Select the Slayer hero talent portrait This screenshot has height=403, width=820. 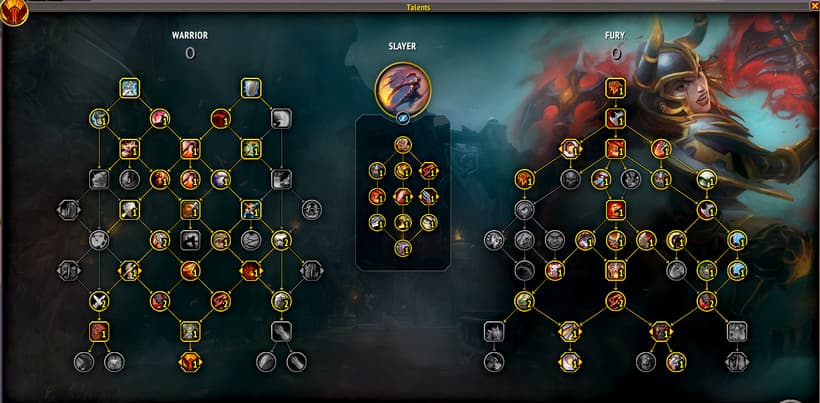click(x=402, y=89)
